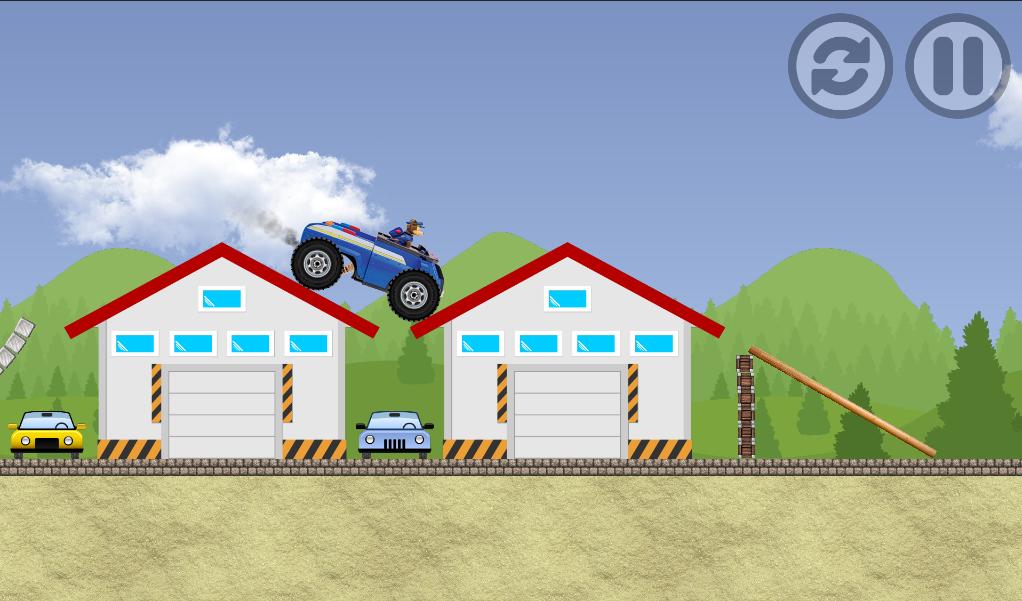Pause the game
Viewport: 1022px width, 601px height.
click(957, 66)
